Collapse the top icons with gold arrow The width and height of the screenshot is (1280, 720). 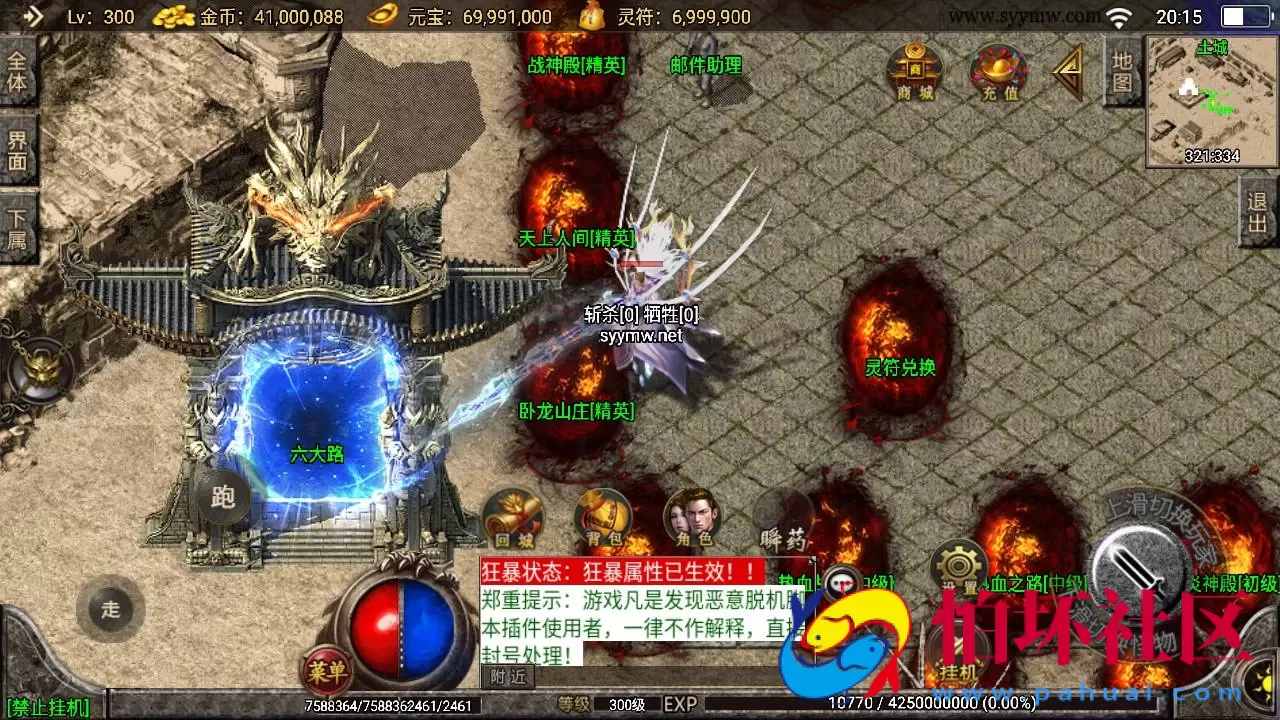1066,72
